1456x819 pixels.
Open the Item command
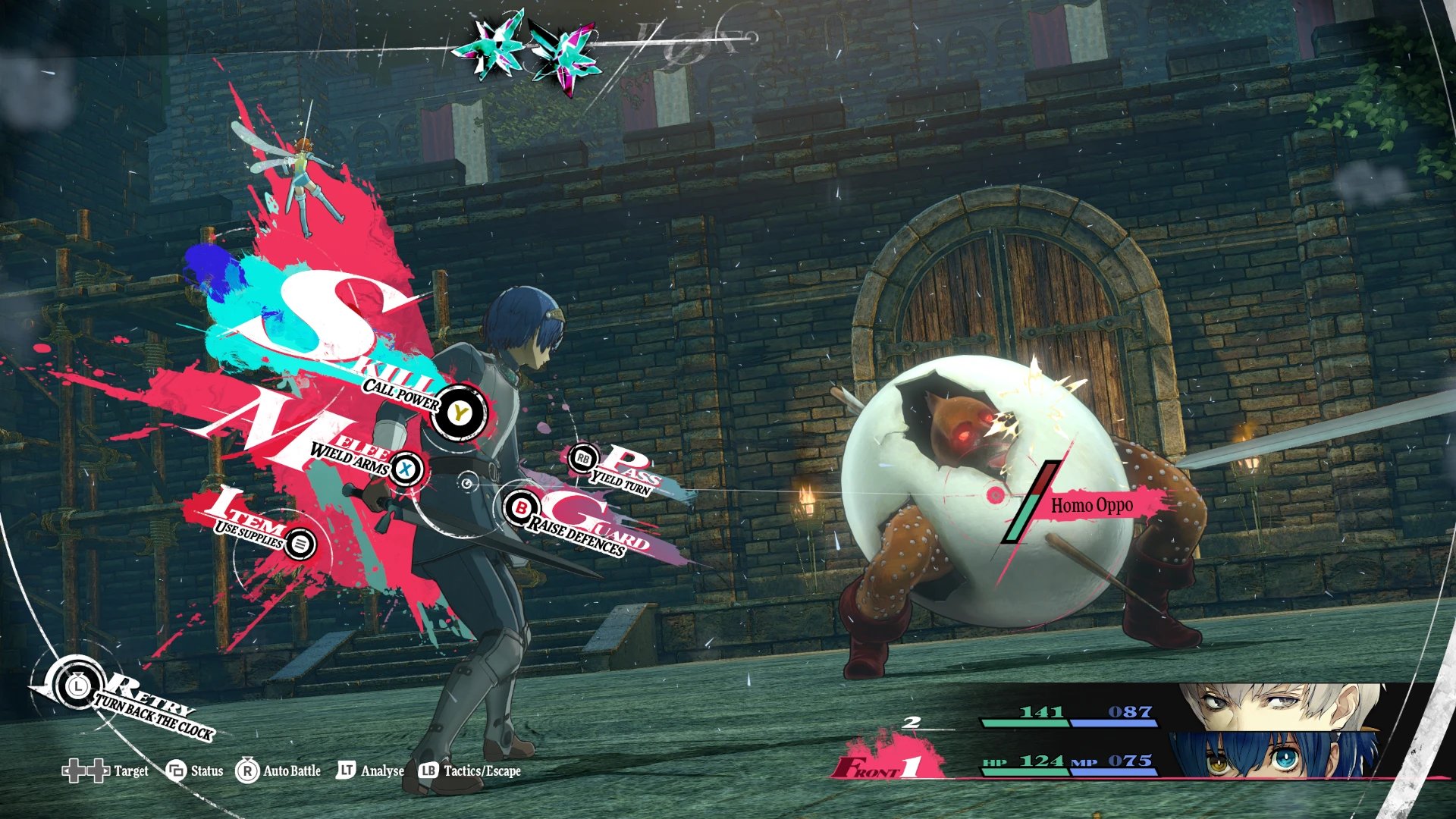pos(301,544)
